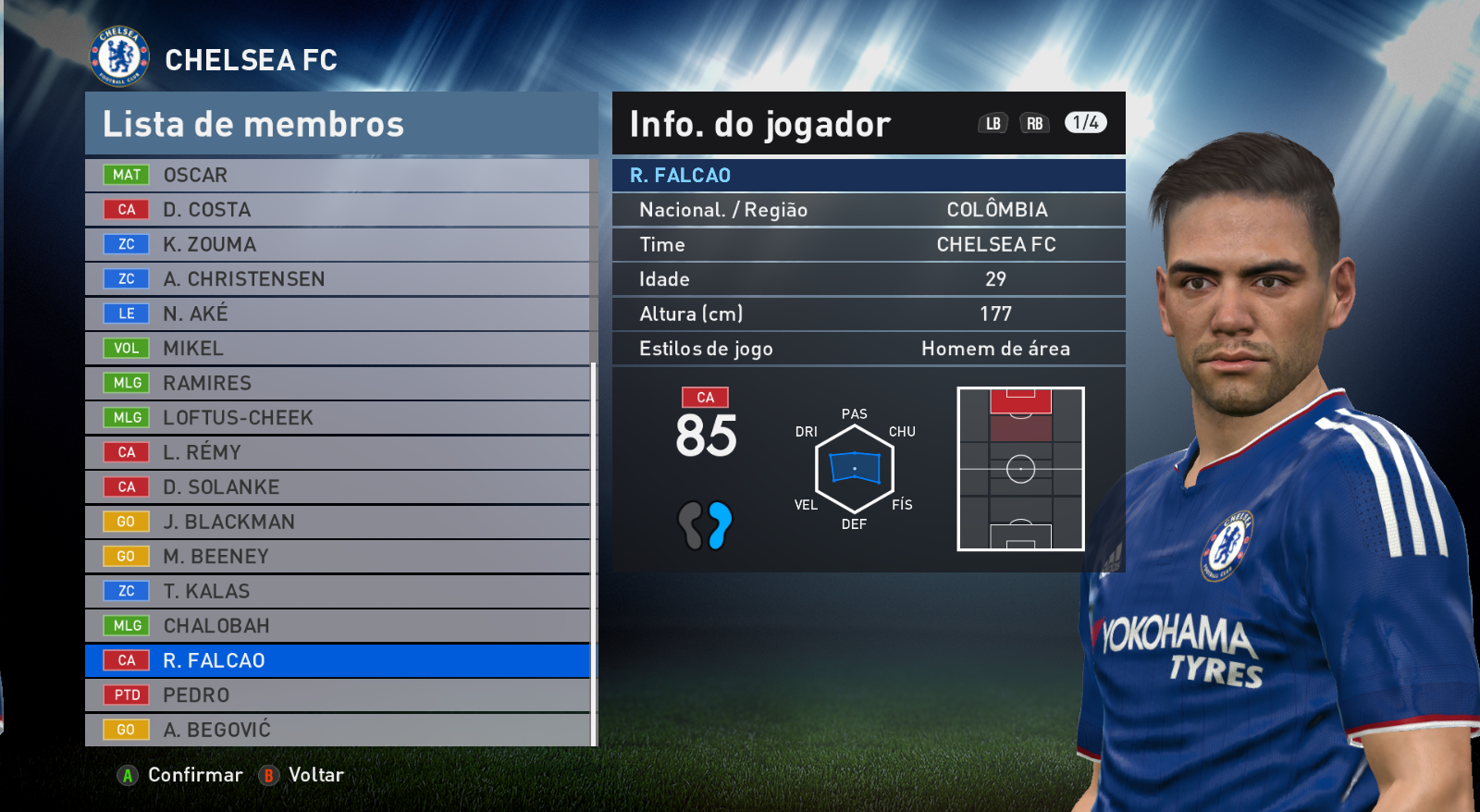Choose Mikel in the member list
The height and width of the screenshot is (812, 1480).
pos(338,349)
